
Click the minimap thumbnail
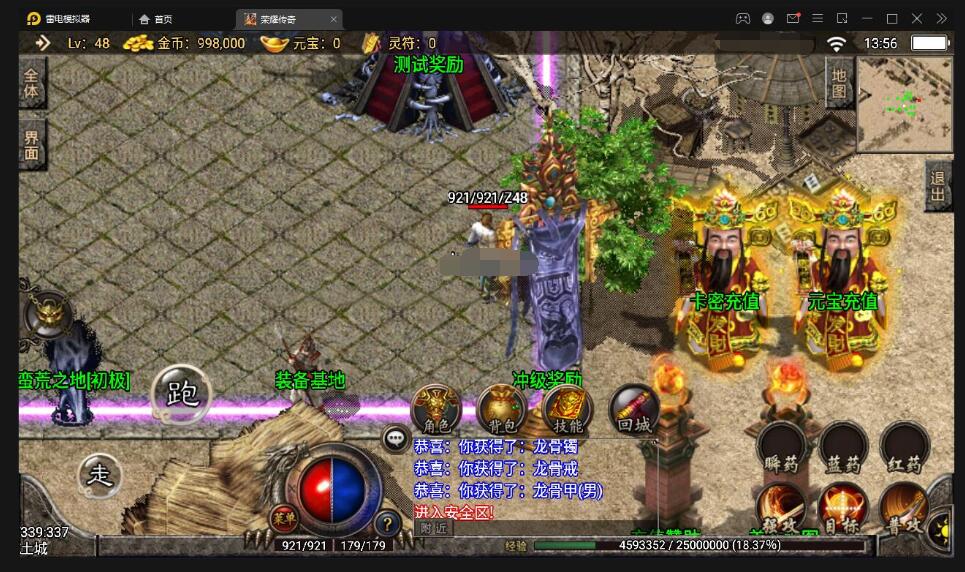904,98
